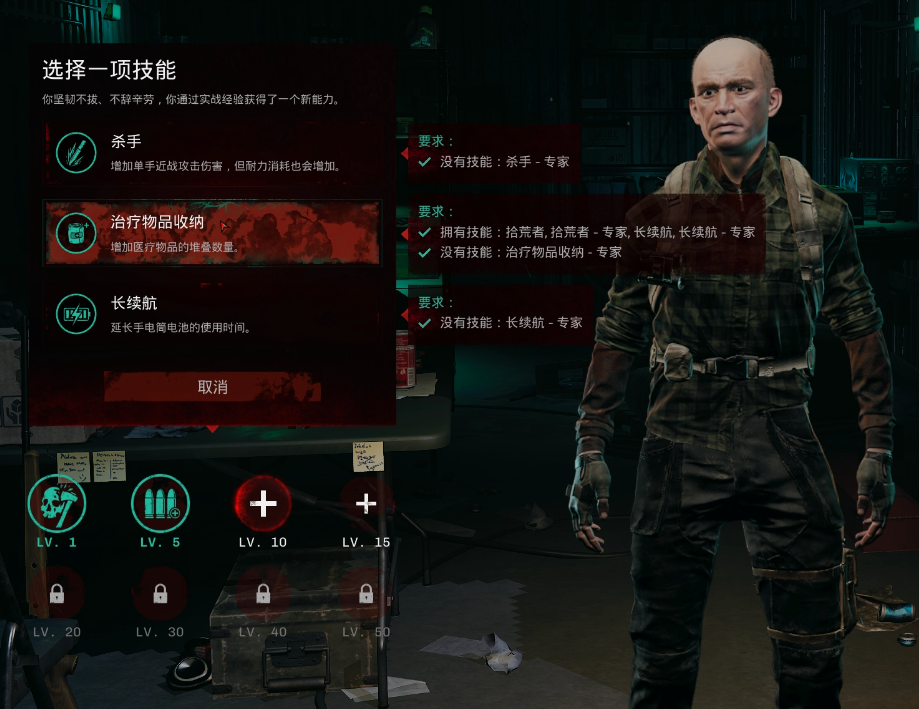The width and height of the screenshot is (919, 709).
Task: Click the locked LV. 30 skill slot
Action: pos(160,594)
